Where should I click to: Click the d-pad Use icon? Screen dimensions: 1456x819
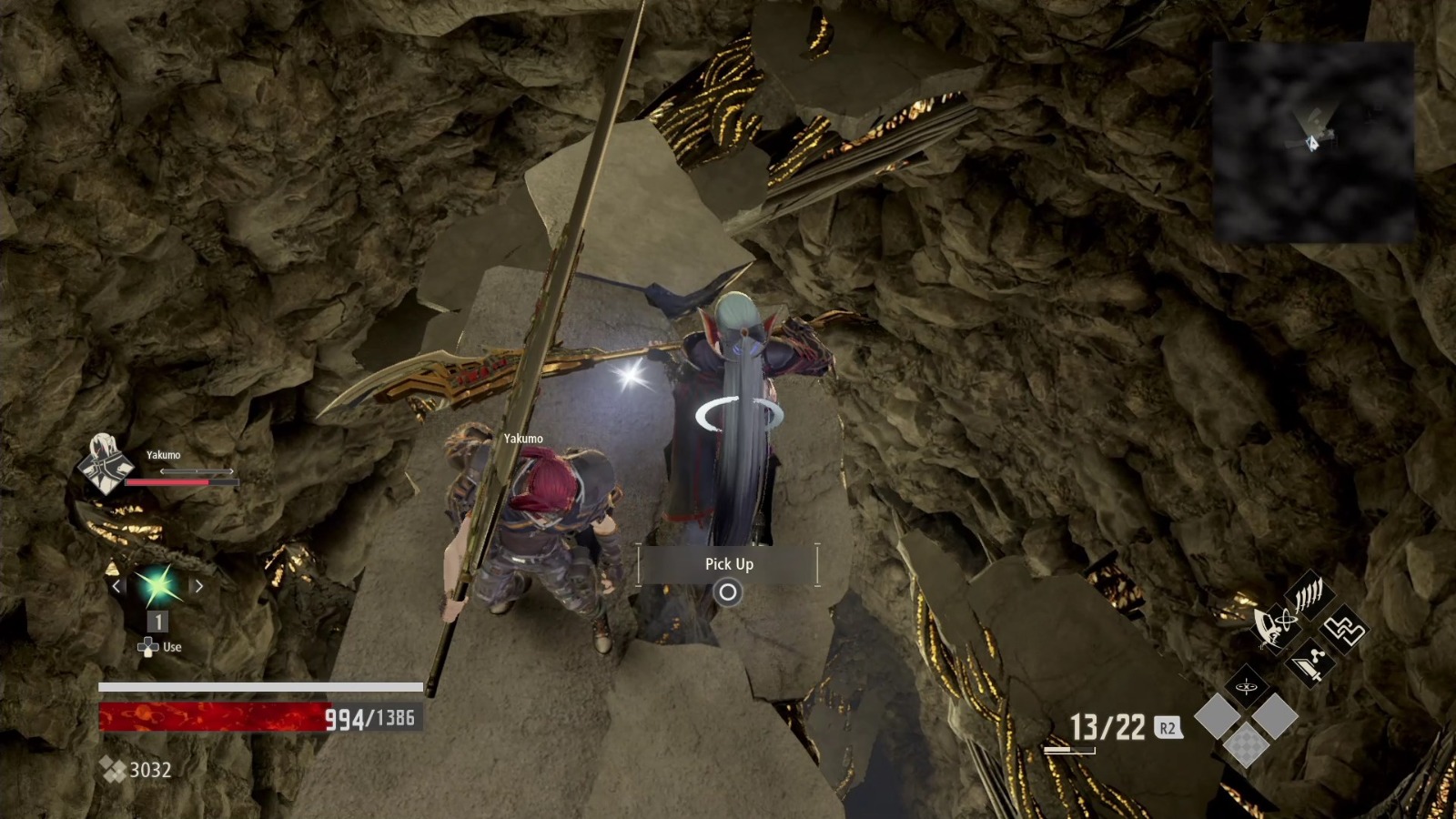point(147,647)
